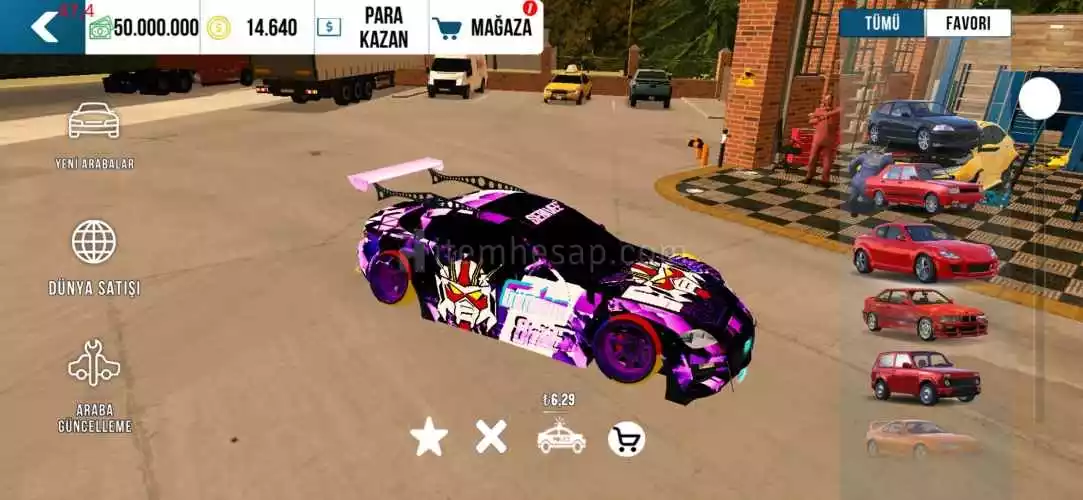The image size is (1083, 500).
Task: Mark the car as favorite with star
Action: click(429, 437)
